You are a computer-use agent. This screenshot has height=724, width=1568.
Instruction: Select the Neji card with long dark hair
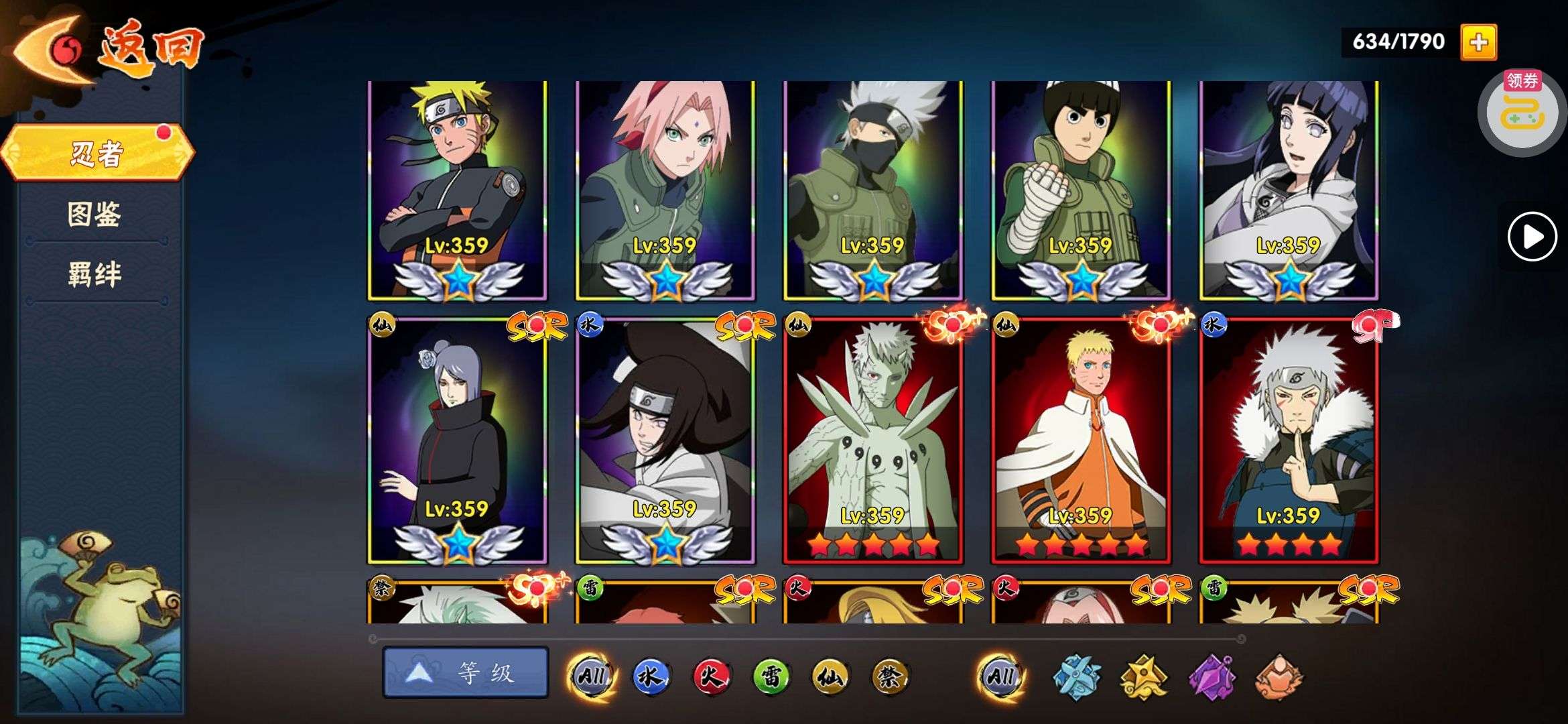coord(665,441)
